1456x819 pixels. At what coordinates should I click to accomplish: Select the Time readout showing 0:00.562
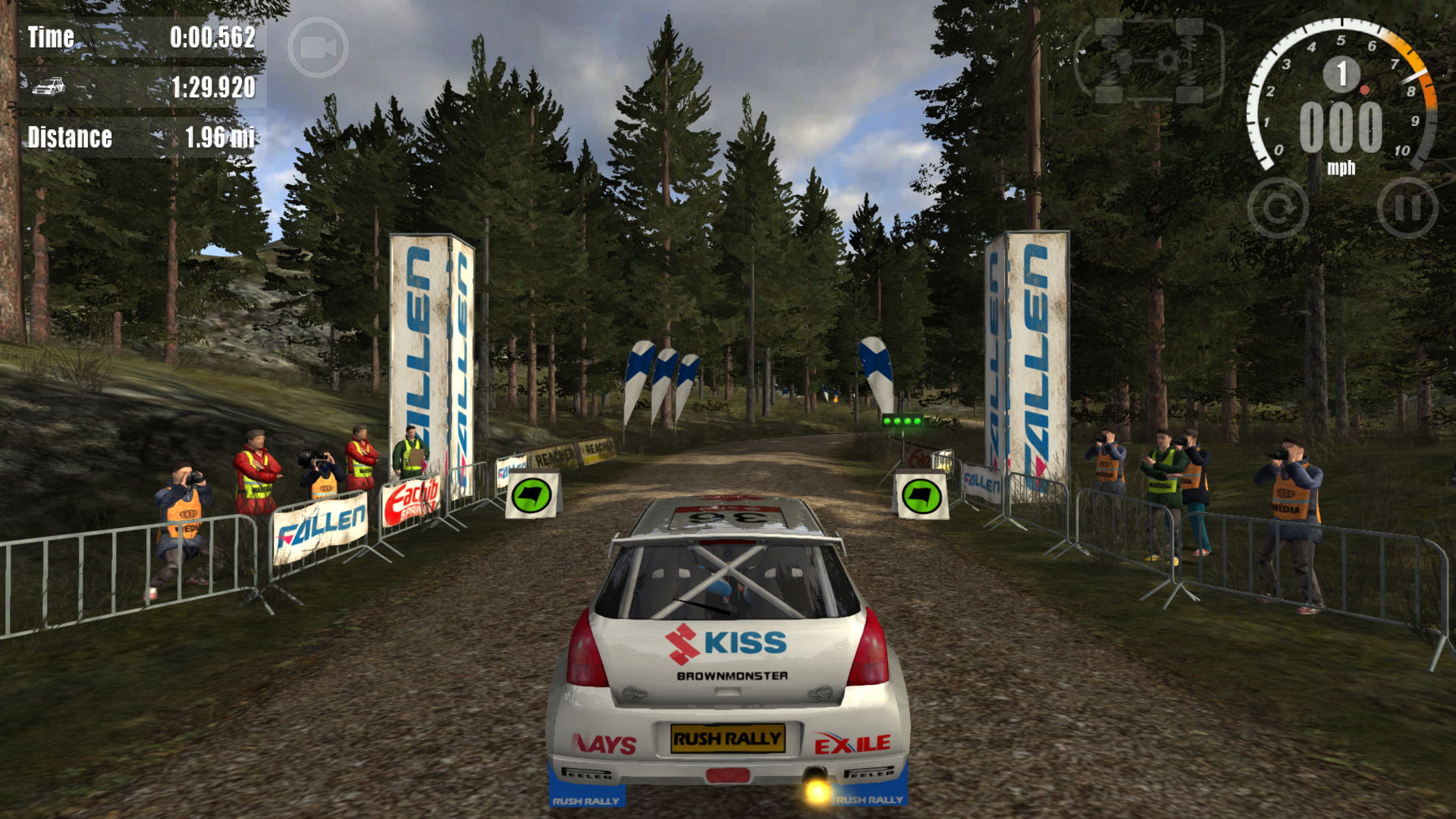[212, 36]
